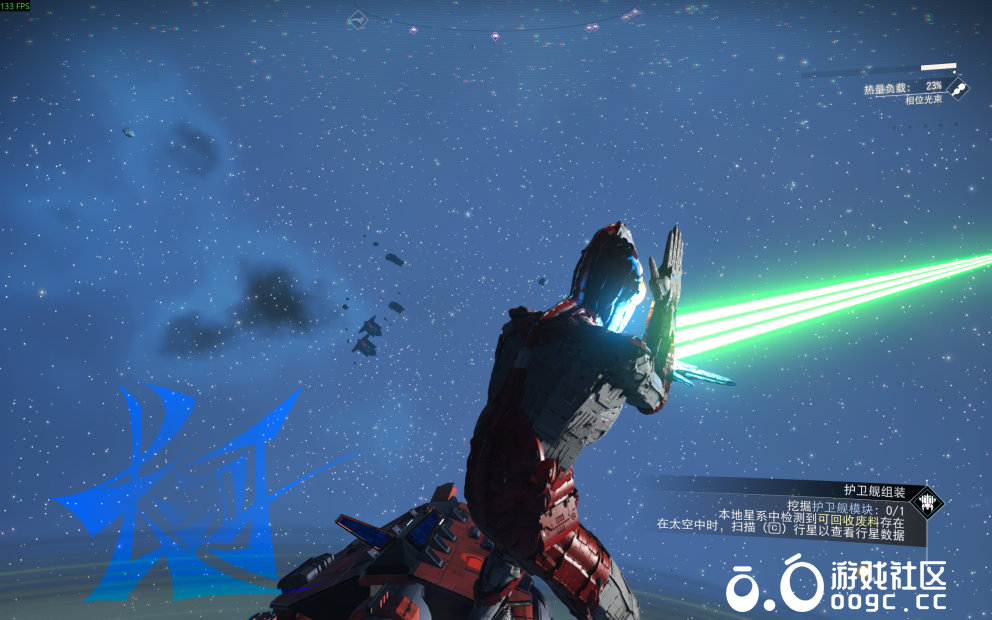Image resolution: width=992 pixels, height=620 pixels.
Task: Open the 护卫舰组装 mission tracker title
Action: 873,490
